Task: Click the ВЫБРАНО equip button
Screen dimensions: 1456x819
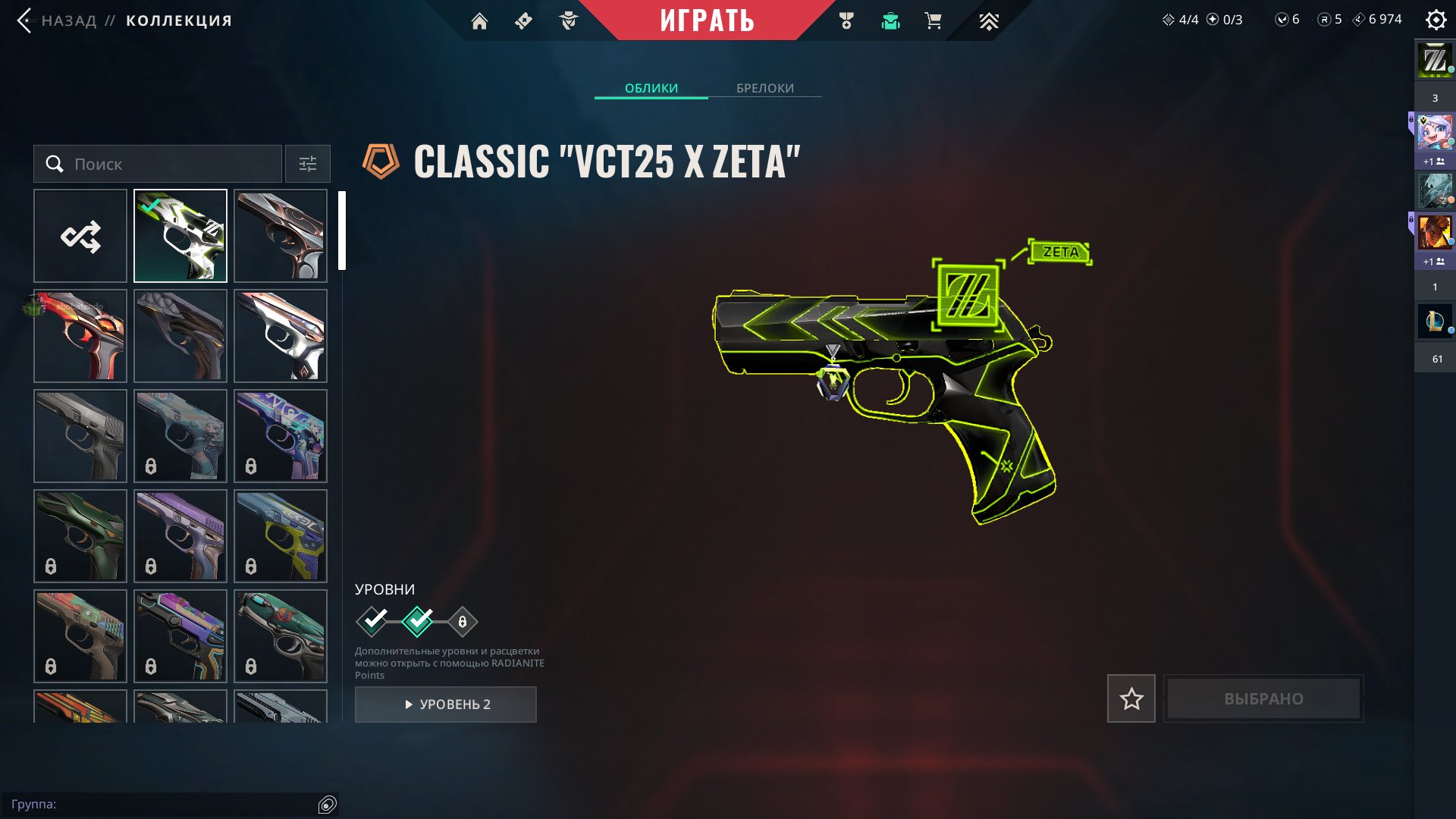Action: (x=1263, y=698)
